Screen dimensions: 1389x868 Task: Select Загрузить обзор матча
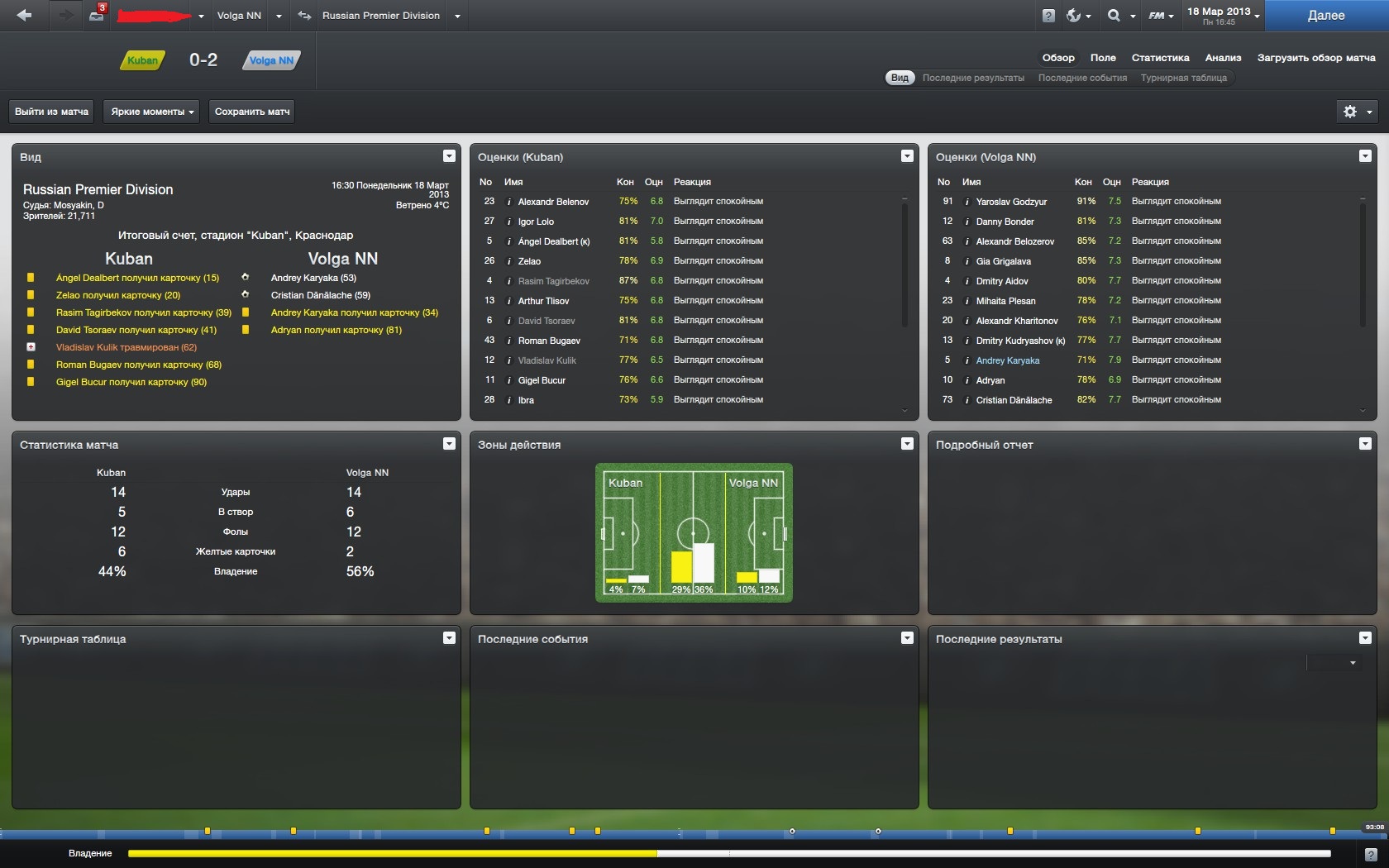tap(1315, 58)
